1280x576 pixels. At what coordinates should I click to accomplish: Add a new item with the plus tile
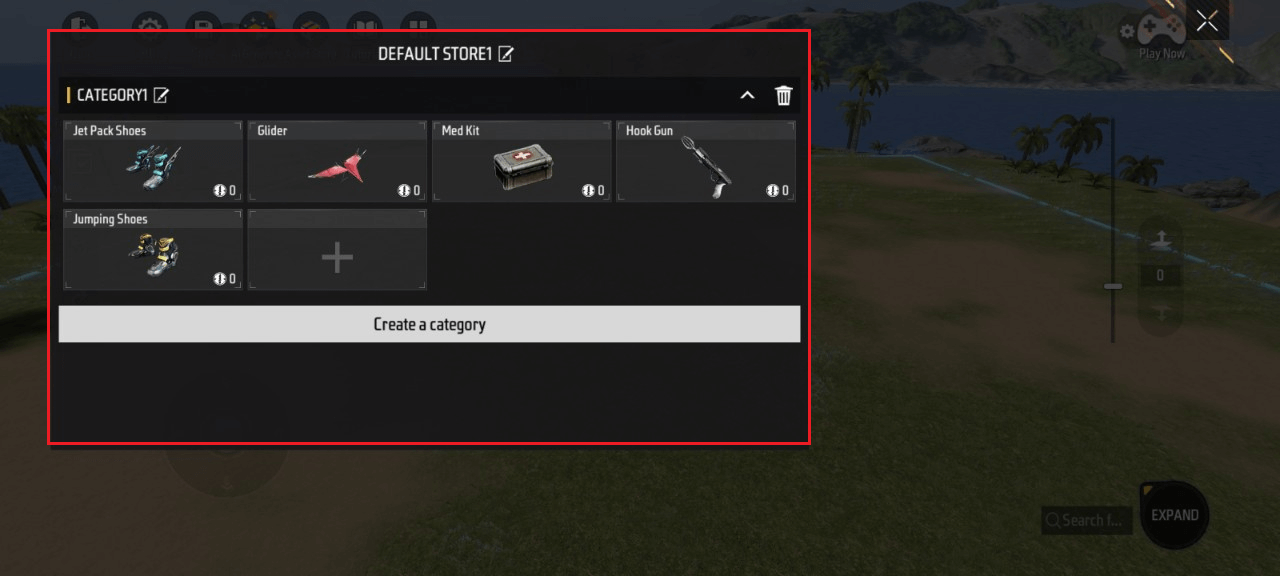tap(337, 258)
